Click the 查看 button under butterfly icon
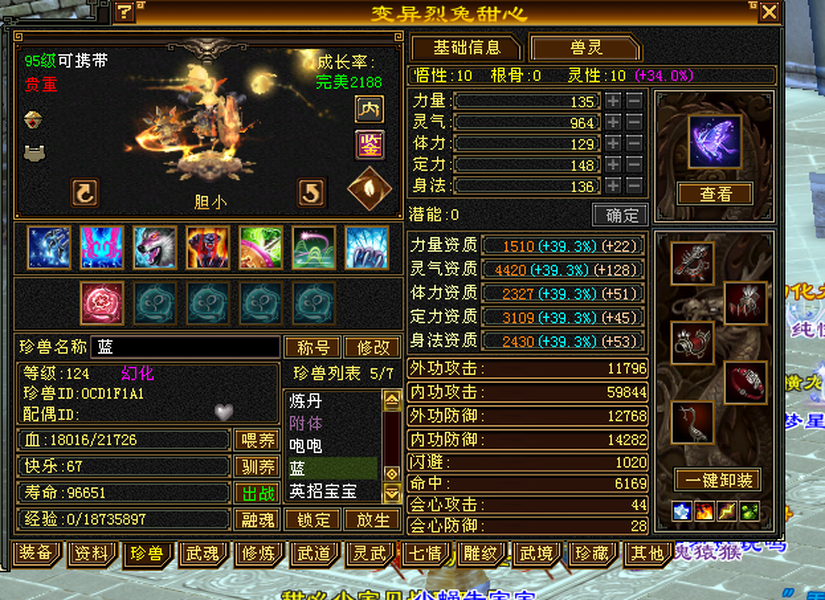Image resolution: width=825 pixels, height=600 pixels. tap(715, 194)
